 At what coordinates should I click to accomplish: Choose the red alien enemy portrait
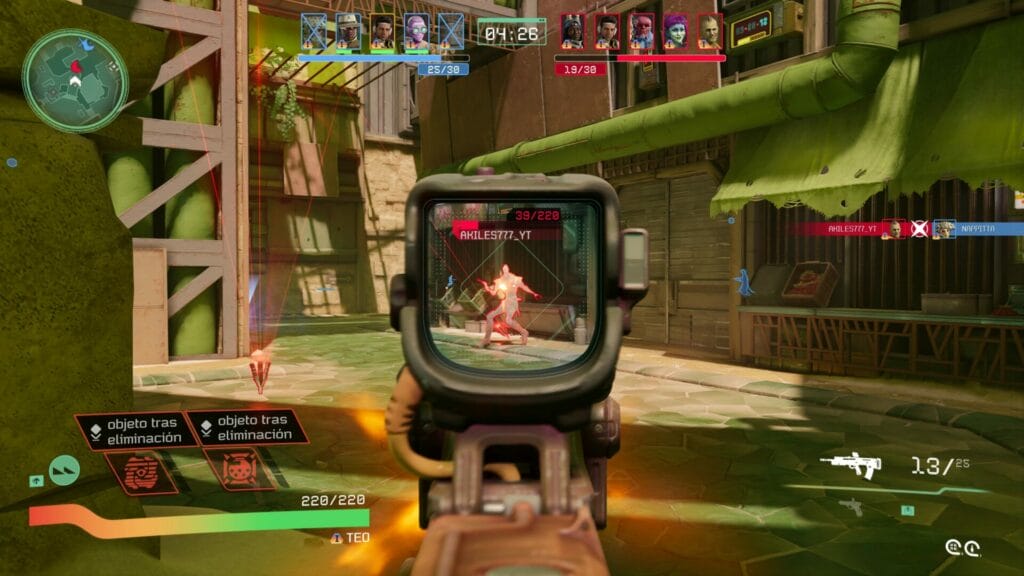click(641, 32)
